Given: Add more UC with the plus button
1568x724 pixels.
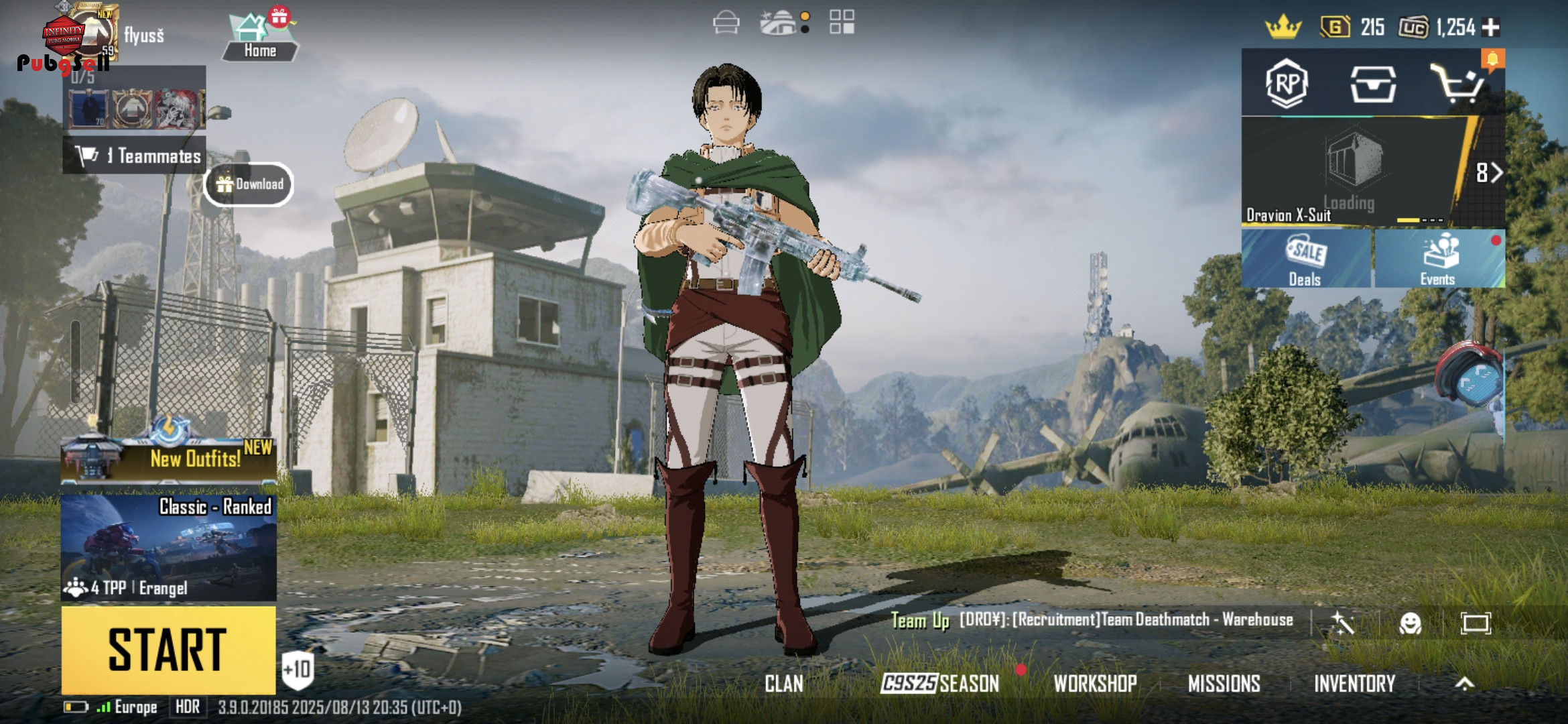Looking at the screenshot, I should click(1491, 27).
